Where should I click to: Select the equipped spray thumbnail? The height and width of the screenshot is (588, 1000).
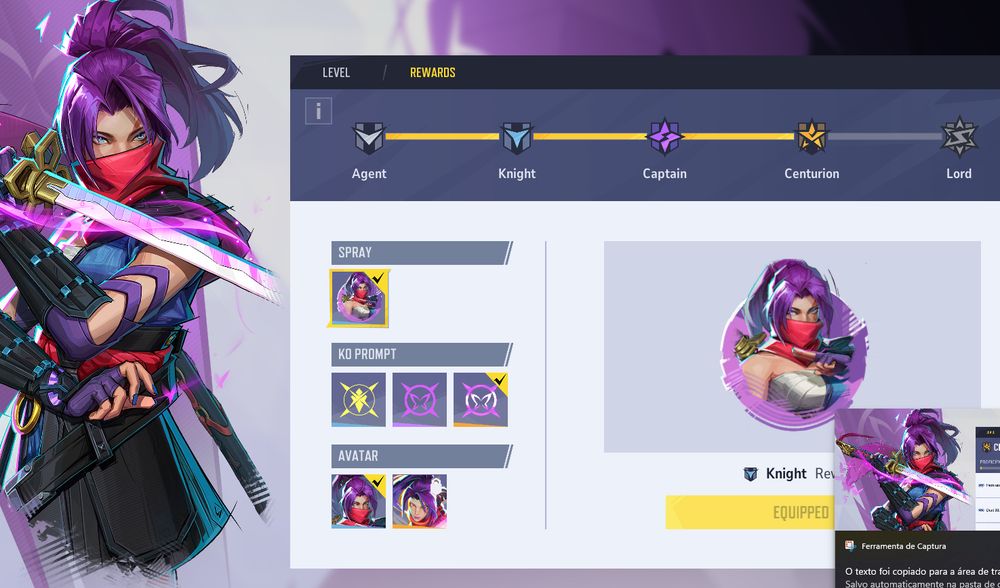point(359,298)
